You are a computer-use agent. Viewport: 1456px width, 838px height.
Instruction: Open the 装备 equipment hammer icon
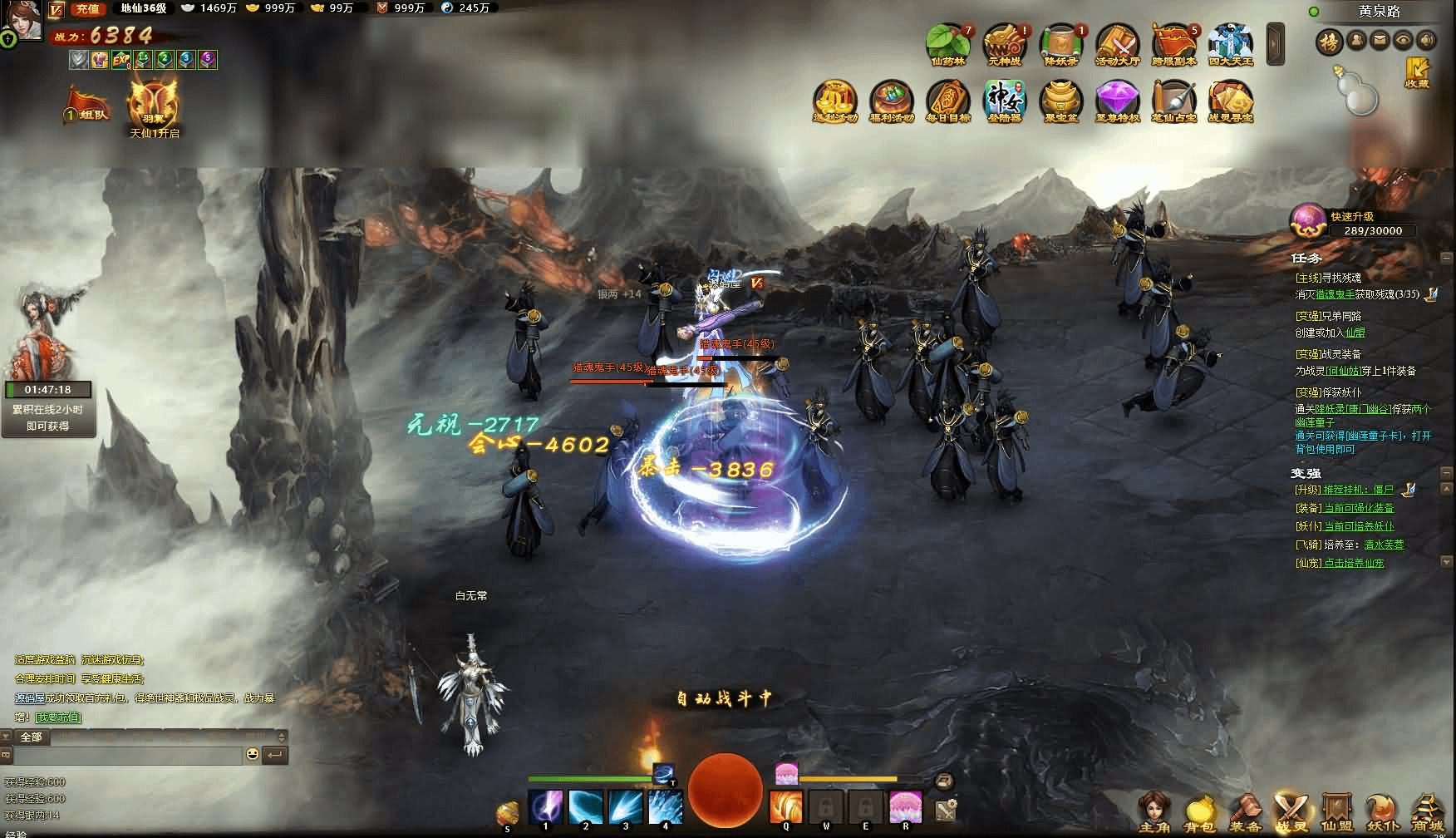pyautogui.click(x=1245, y=812)
